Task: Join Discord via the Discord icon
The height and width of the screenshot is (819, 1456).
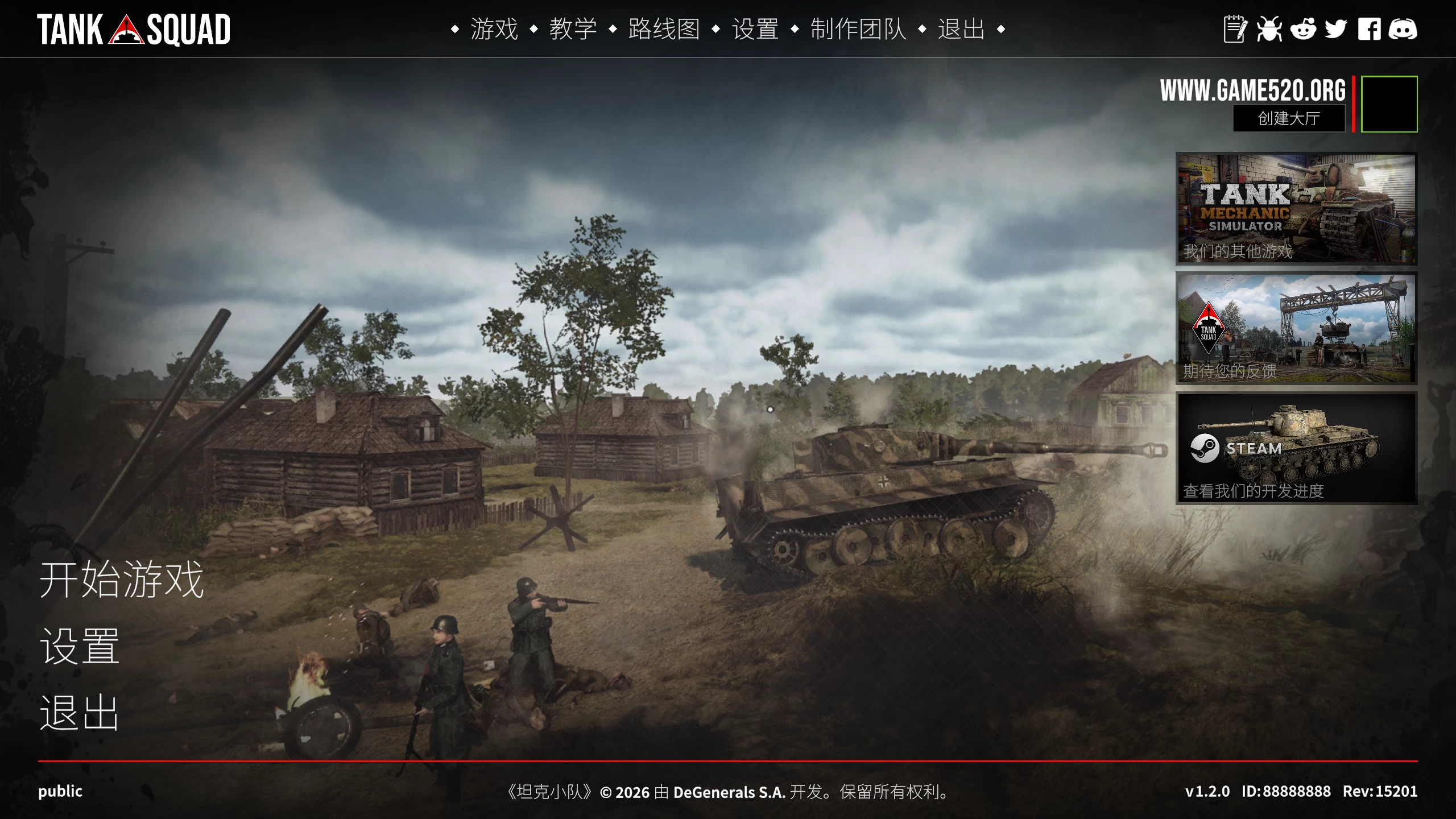Action: click(1404, 30)
